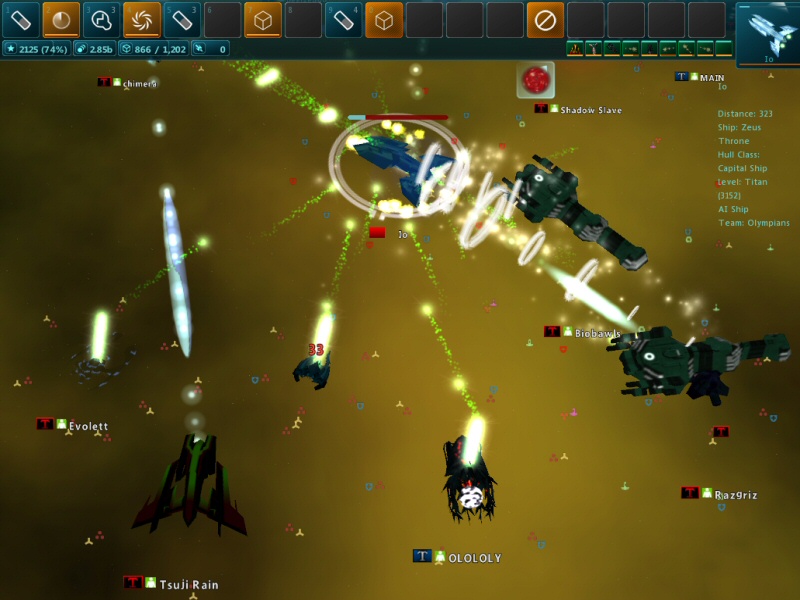The image size is (800, 600).
Task: Trigger the pie-circle ability in slot 2
Action: [x=61, y=19]
